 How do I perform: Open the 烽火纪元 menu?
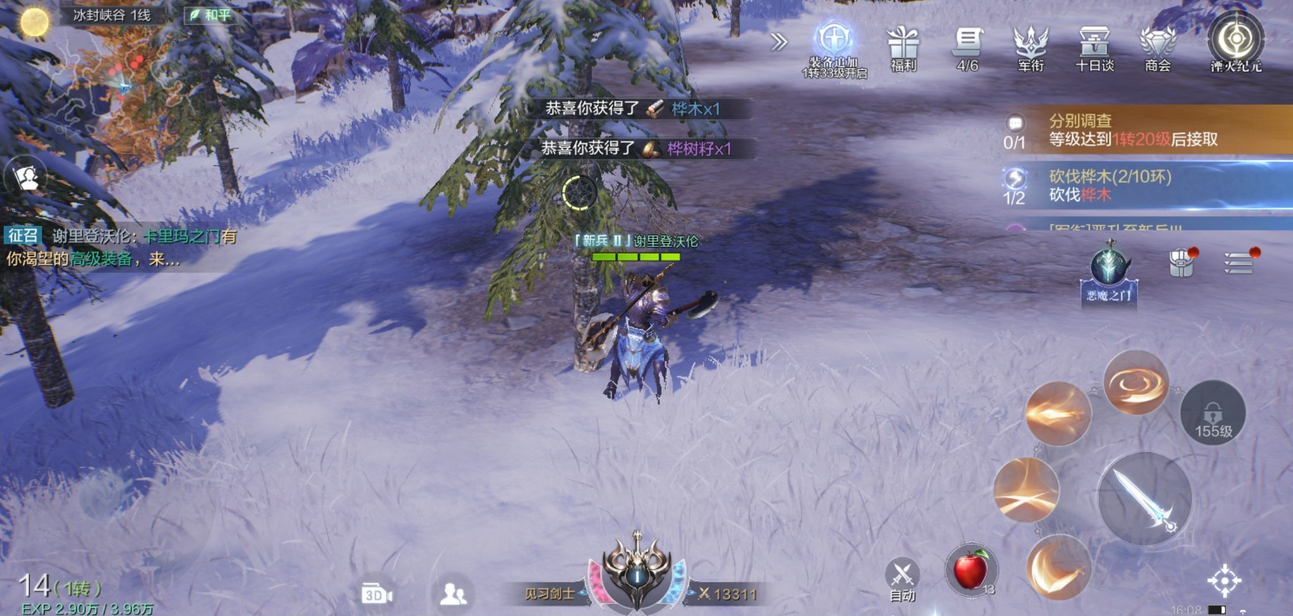(x=1236, y=42)
